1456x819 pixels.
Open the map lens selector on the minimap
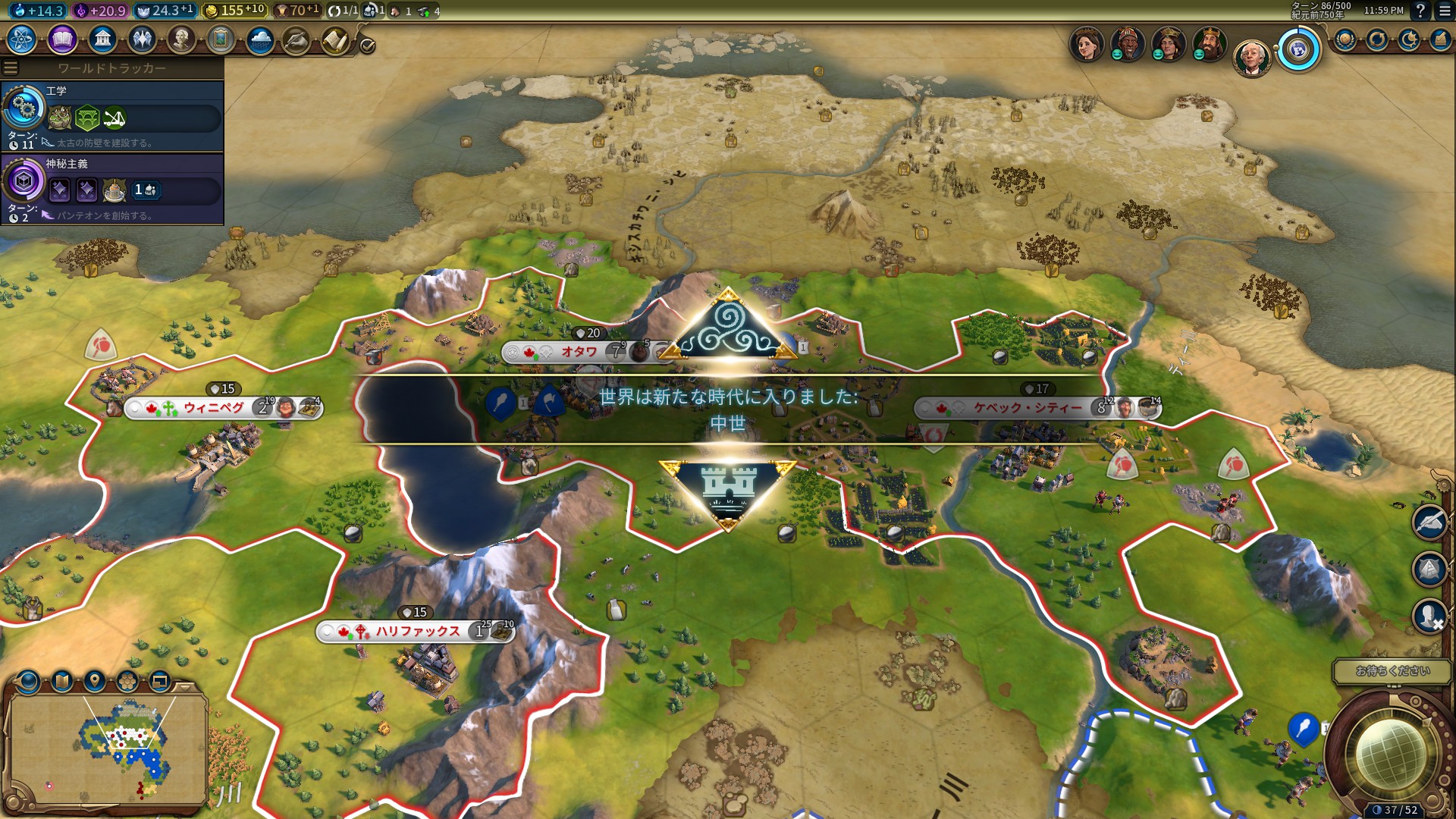(28, 681)
